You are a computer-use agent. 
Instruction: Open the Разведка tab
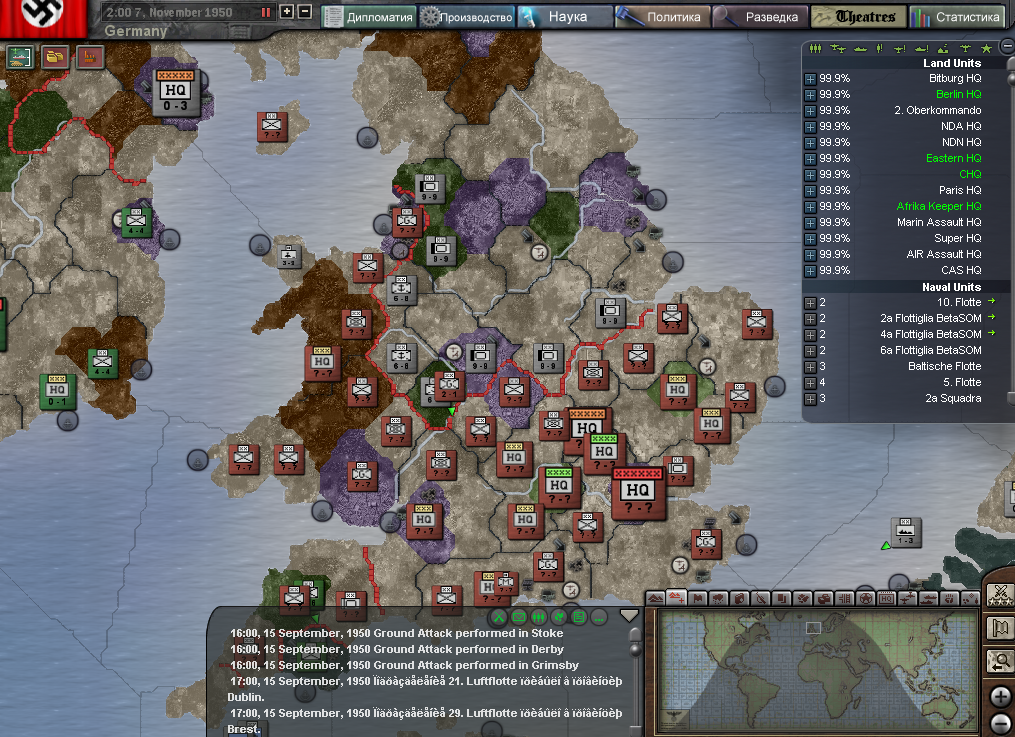click(x=760, y=17)
